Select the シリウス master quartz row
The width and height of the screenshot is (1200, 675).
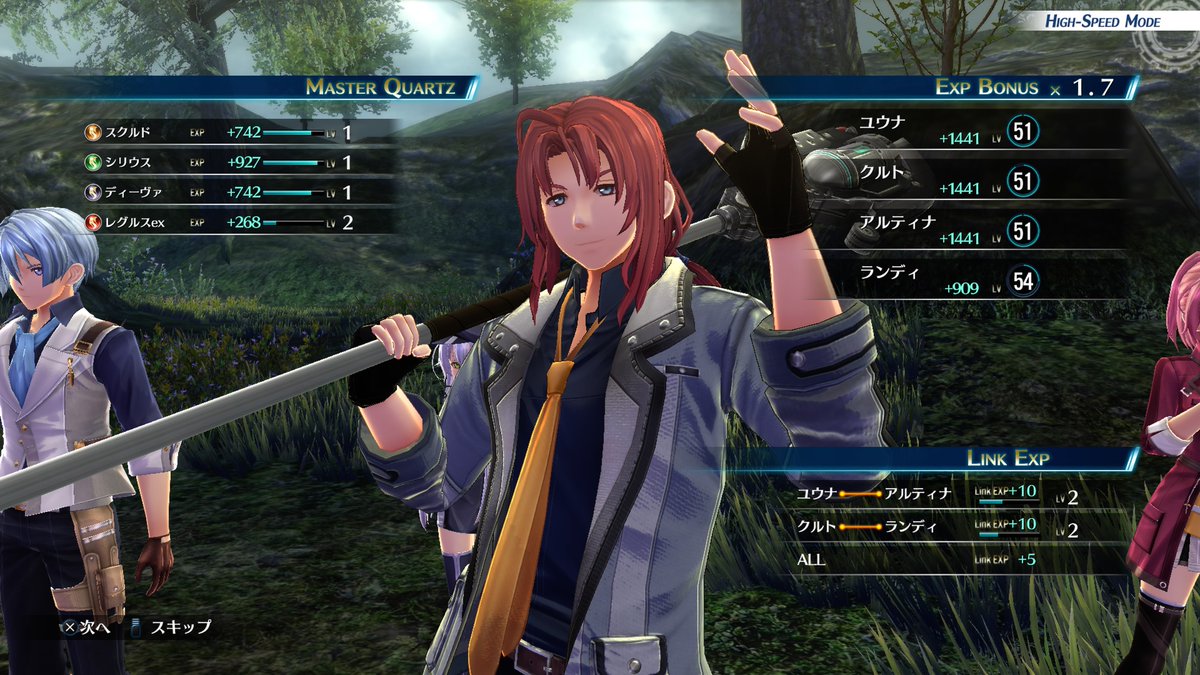point(218,161)
